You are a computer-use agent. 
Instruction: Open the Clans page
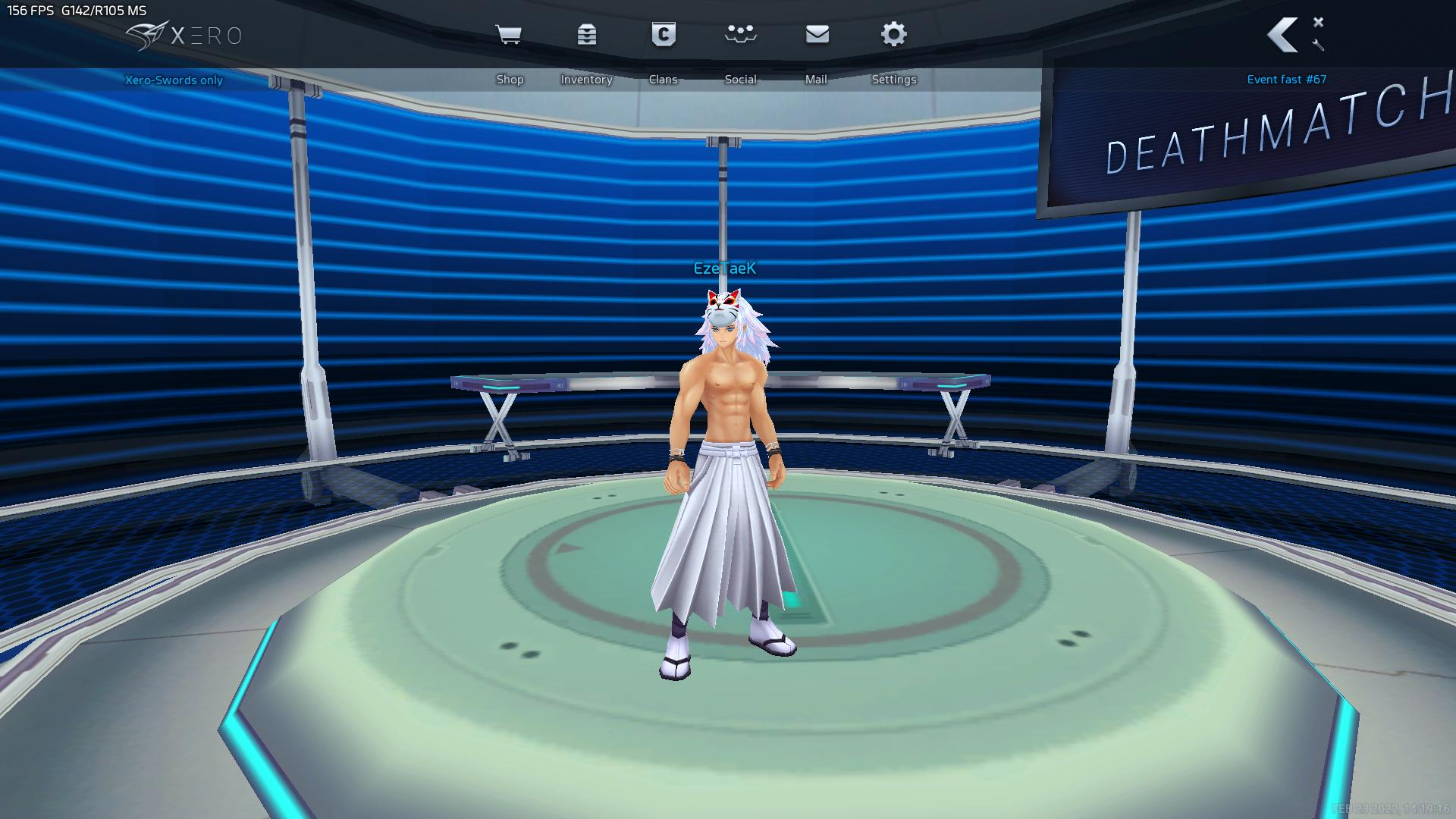(664, 35)
